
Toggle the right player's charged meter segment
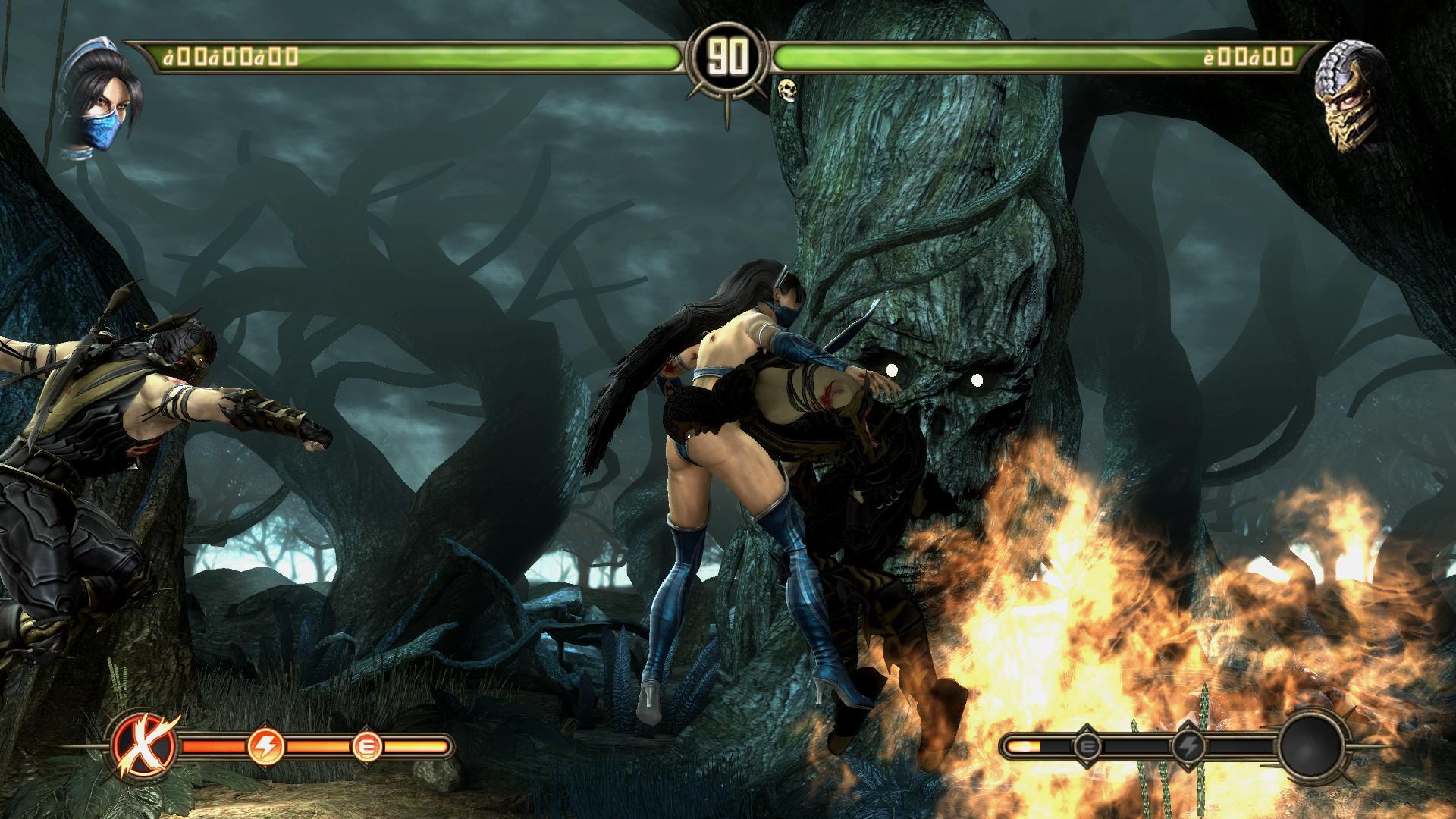click(x=1024, y=745)
